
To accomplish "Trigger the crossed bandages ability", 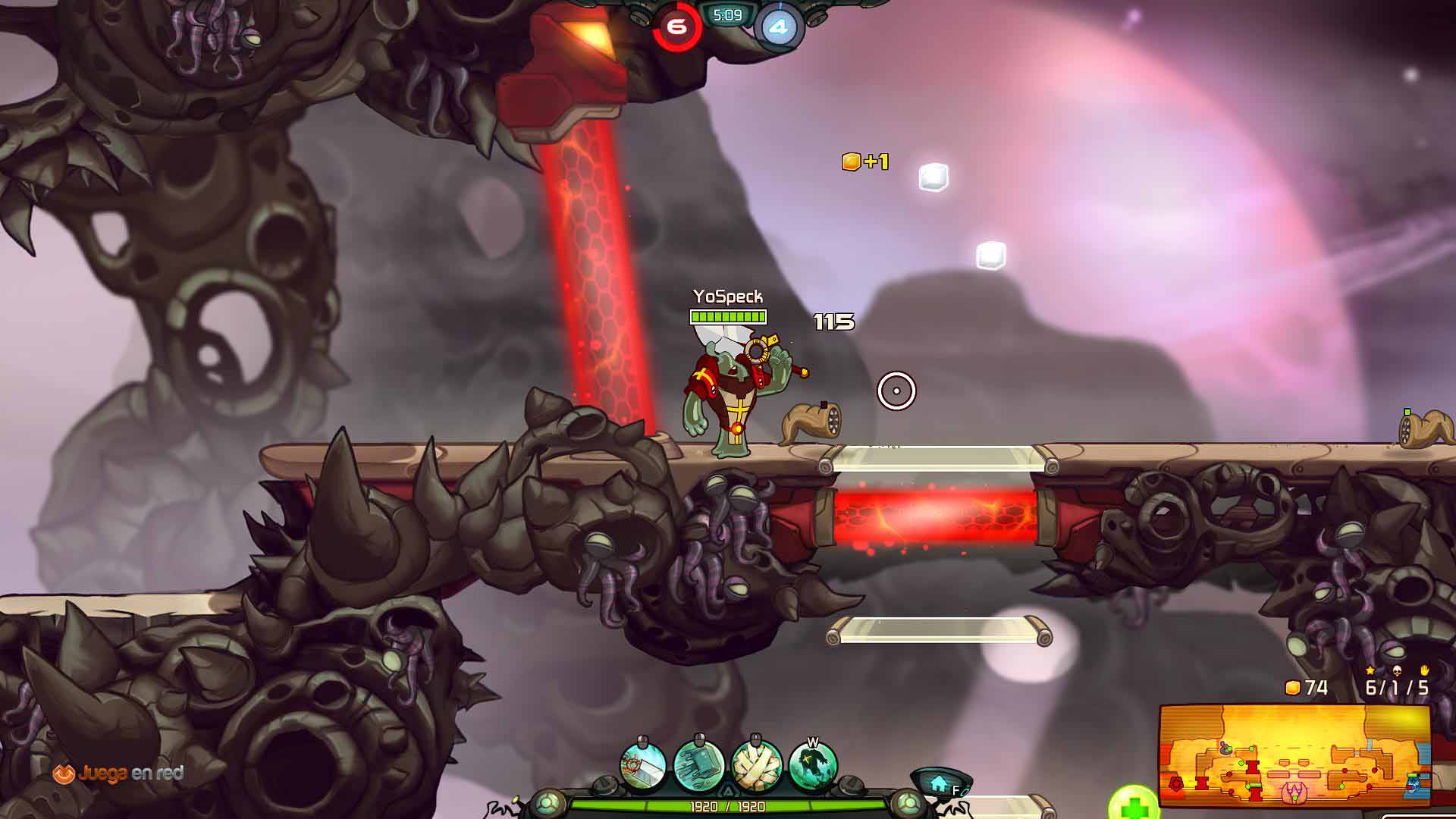I will (756, 766).
